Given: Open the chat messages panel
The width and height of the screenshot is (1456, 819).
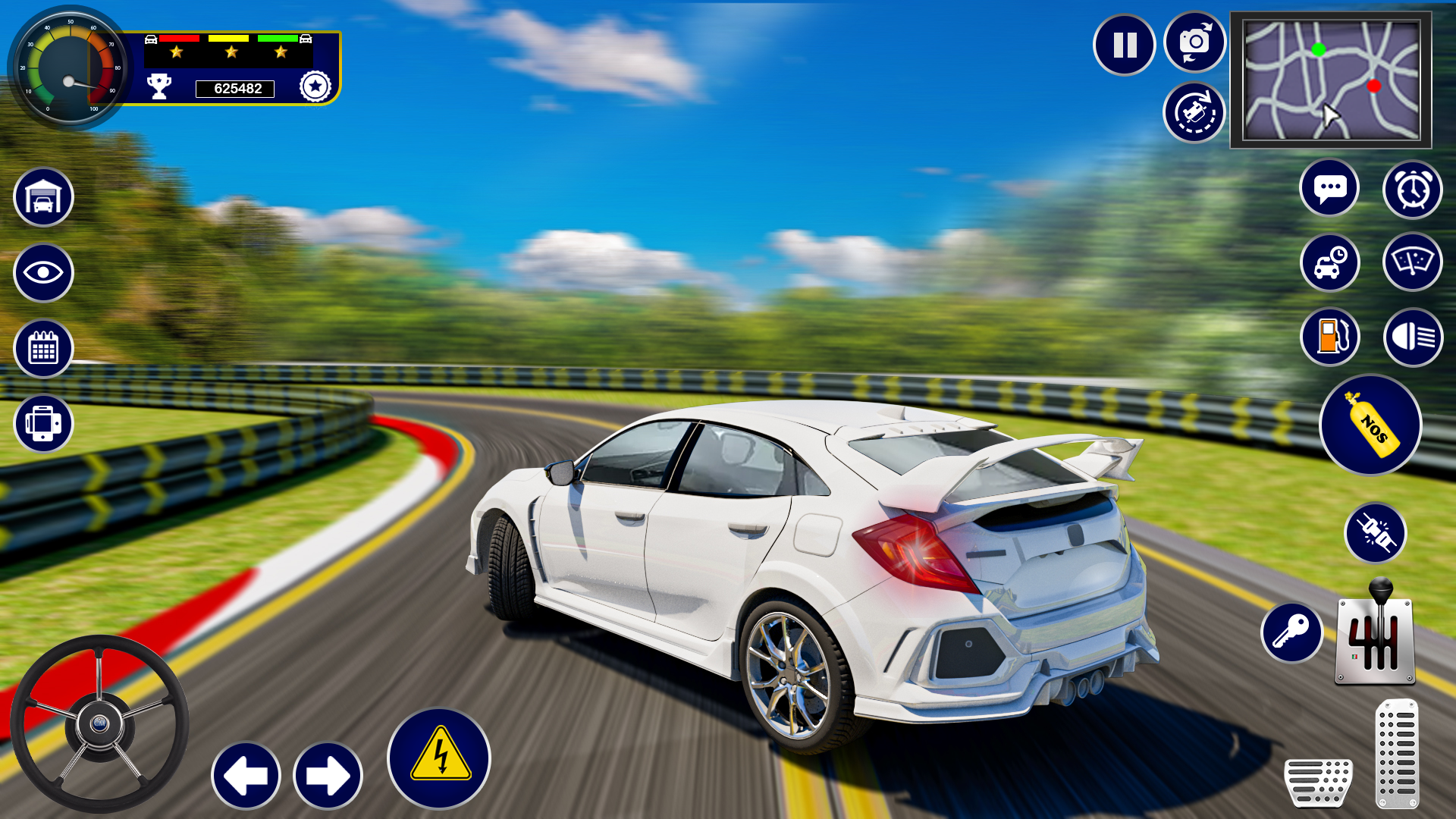Looking at the screenshot, I should [x=1329, y=186].
